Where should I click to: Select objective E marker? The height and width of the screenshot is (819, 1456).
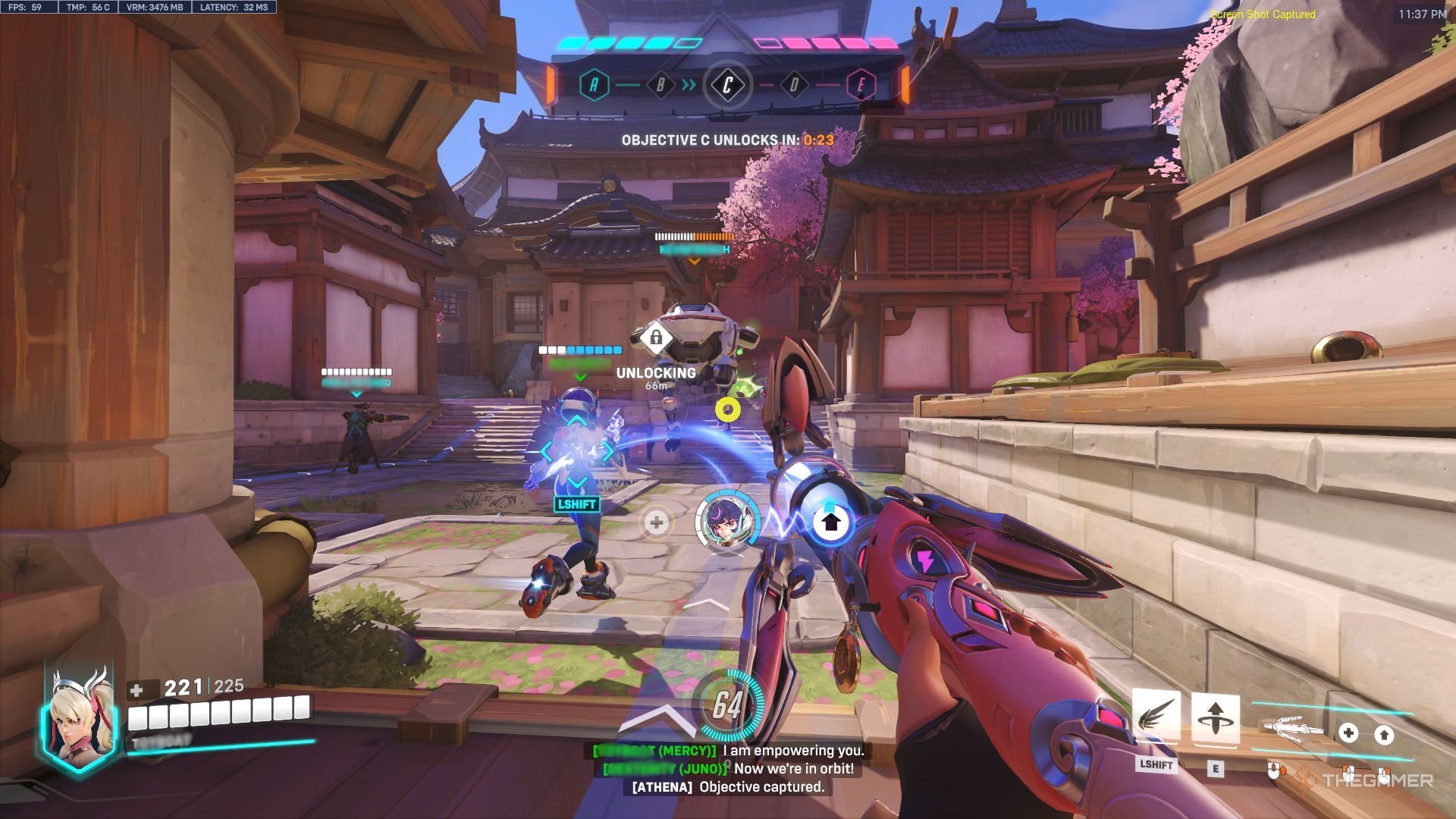860,85
